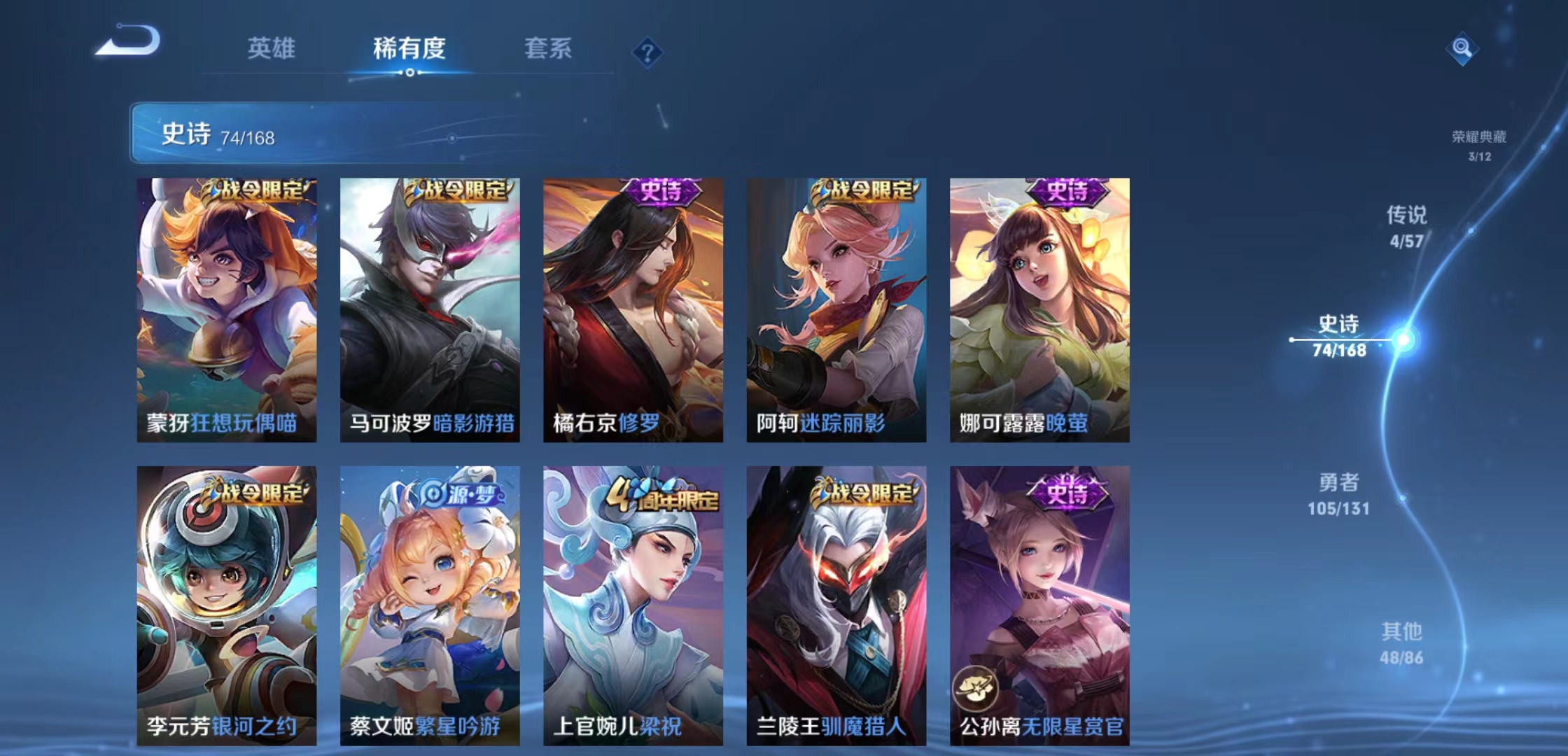The width and height of the screenshot is (1568, 756).
Task: Open the 套系 tab
Action: point(548,49)
